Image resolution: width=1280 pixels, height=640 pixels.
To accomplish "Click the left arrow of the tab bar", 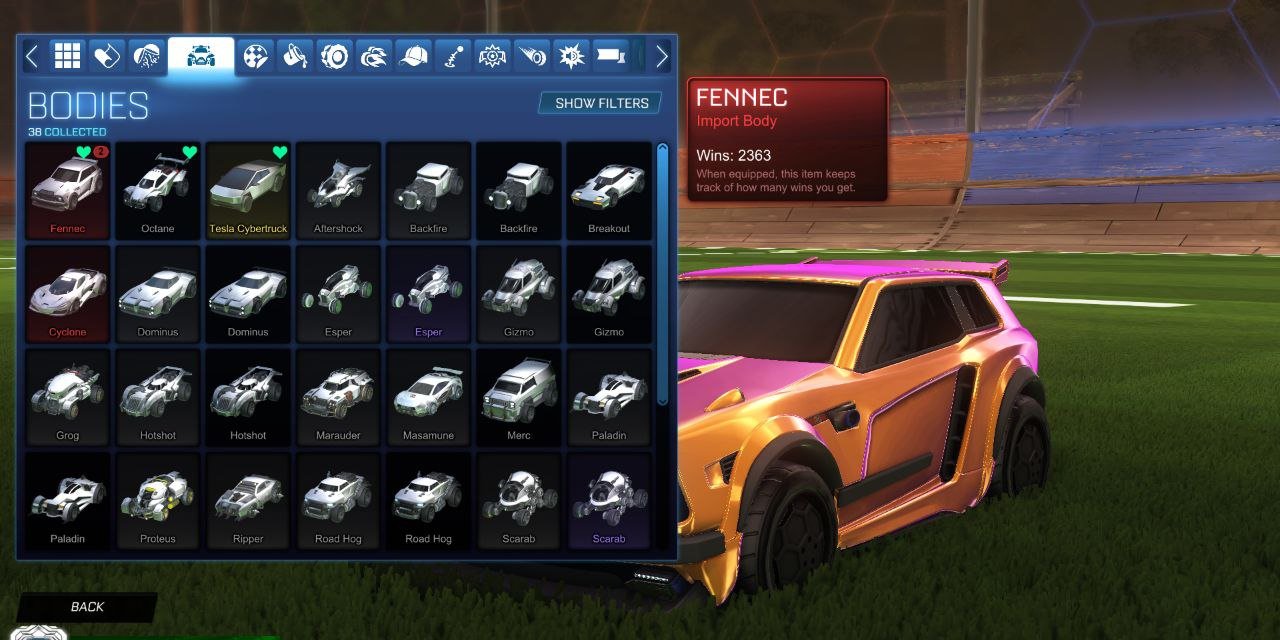I will point(32,56).
